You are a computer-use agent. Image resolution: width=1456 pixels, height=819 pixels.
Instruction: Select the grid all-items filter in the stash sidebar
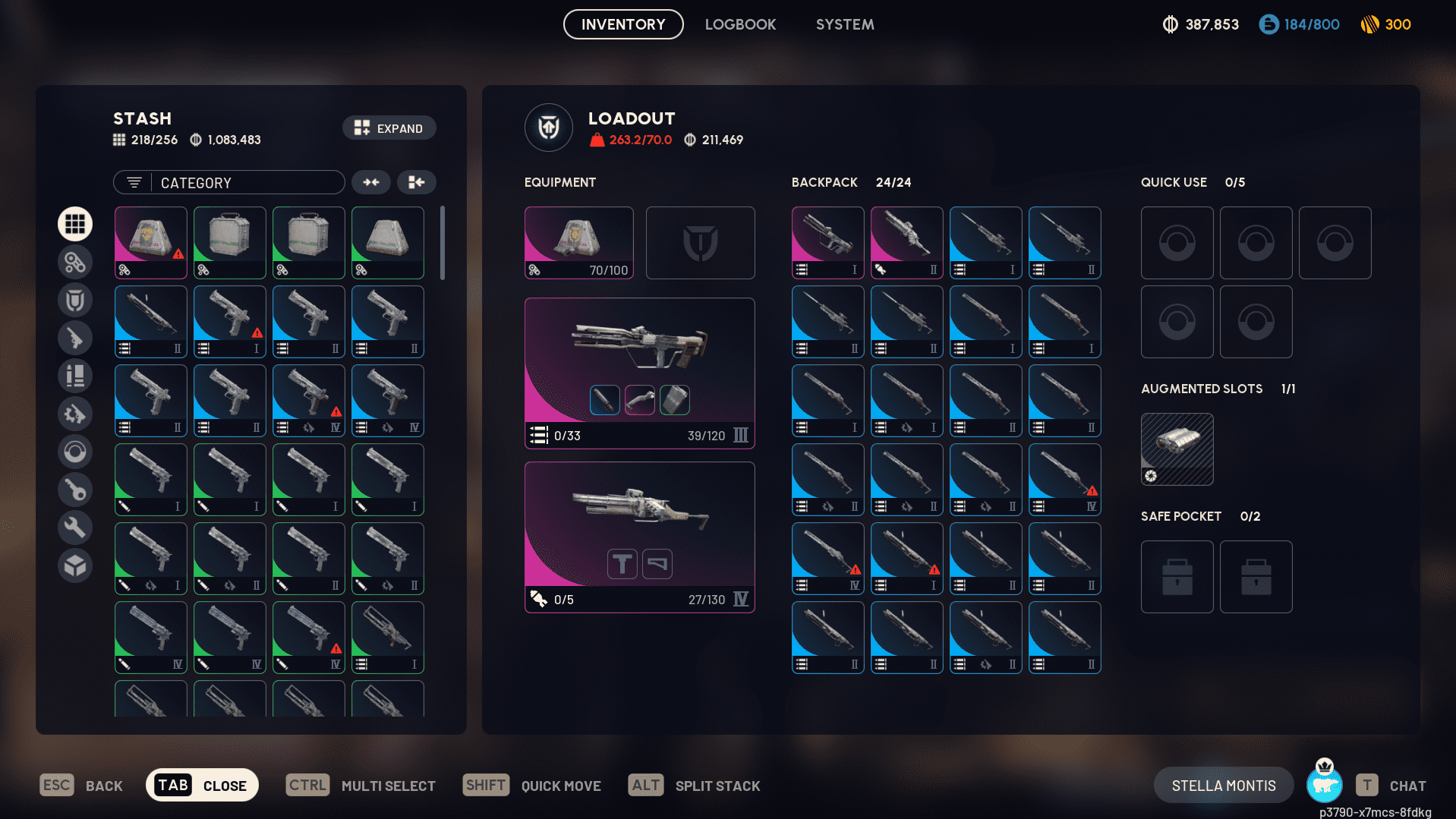pyautogui.click(x=75, y=224)
